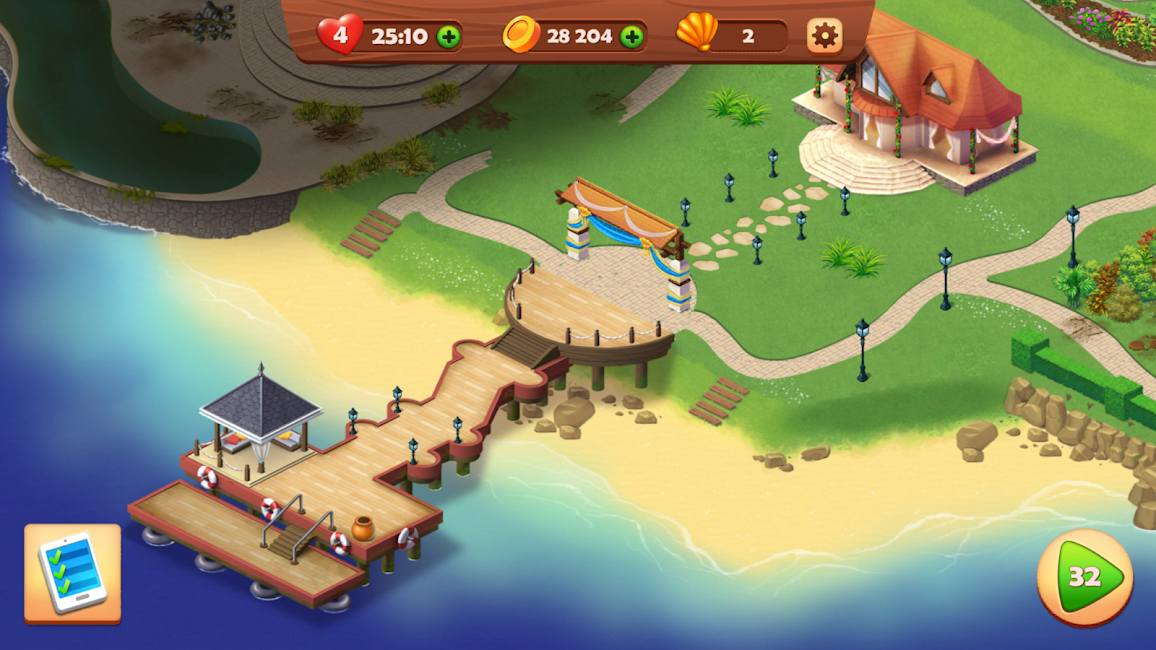Tap the gold coin icon
The width and height of the screenshot is (1156, 650).
[521, 35]
